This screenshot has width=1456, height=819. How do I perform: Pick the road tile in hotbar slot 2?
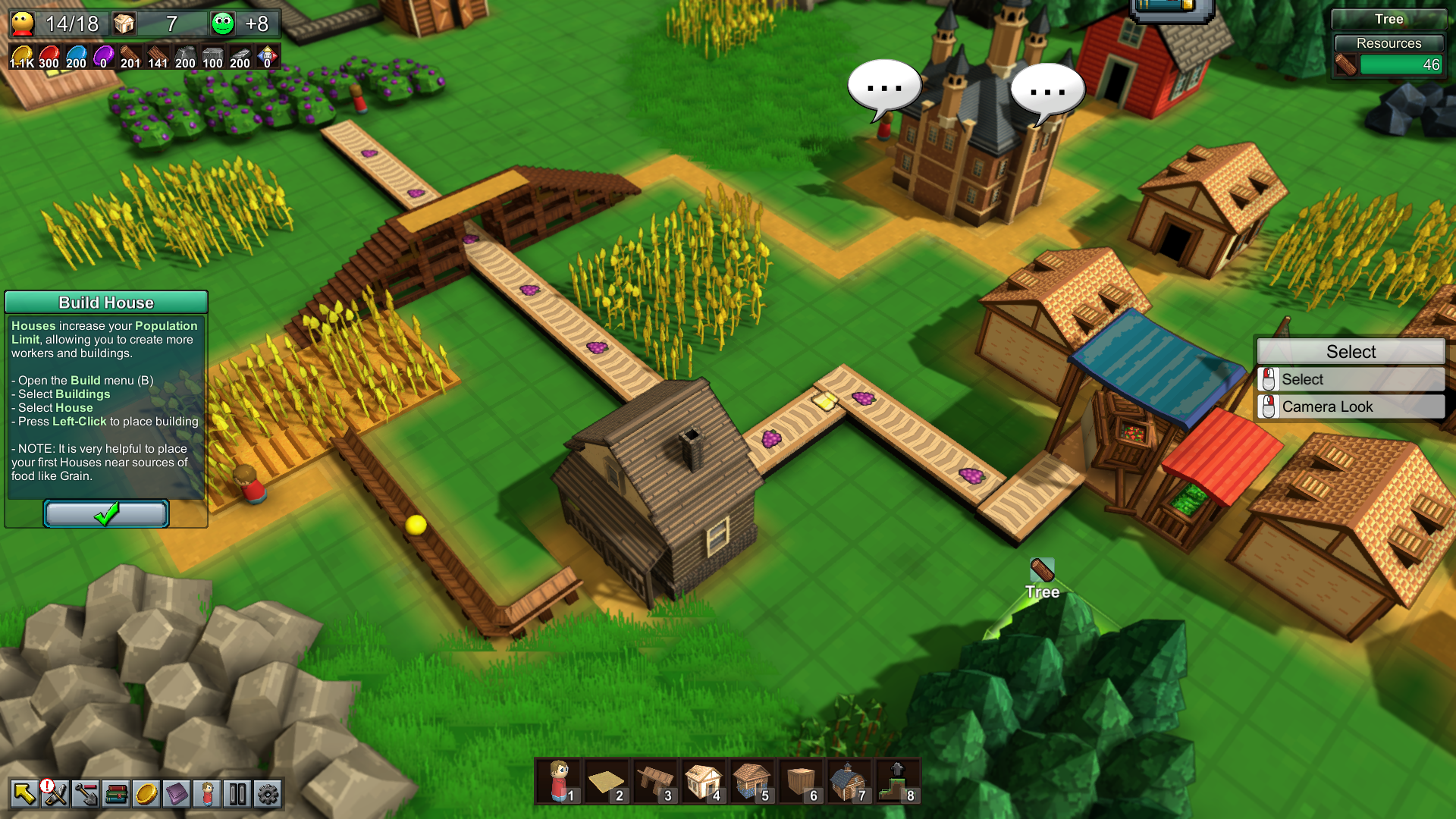(x=607, y=781)
